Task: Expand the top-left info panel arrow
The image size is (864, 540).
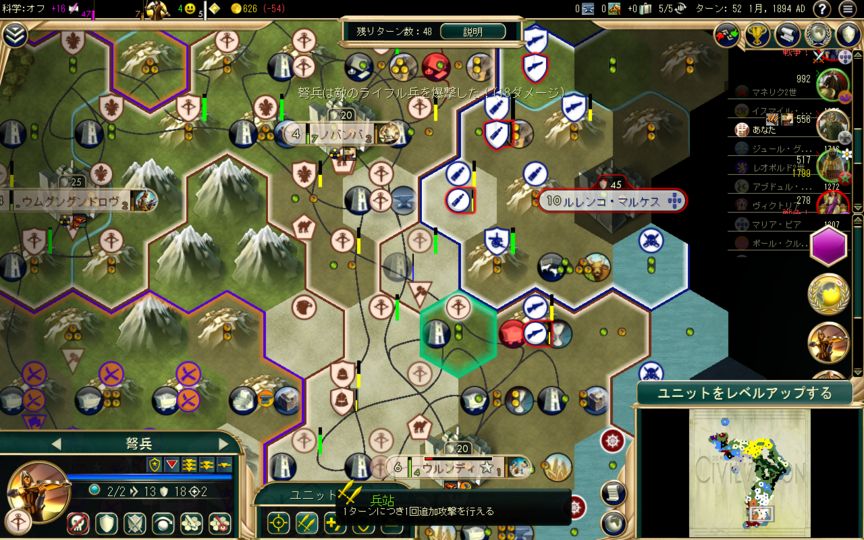Action: point(14,35)
